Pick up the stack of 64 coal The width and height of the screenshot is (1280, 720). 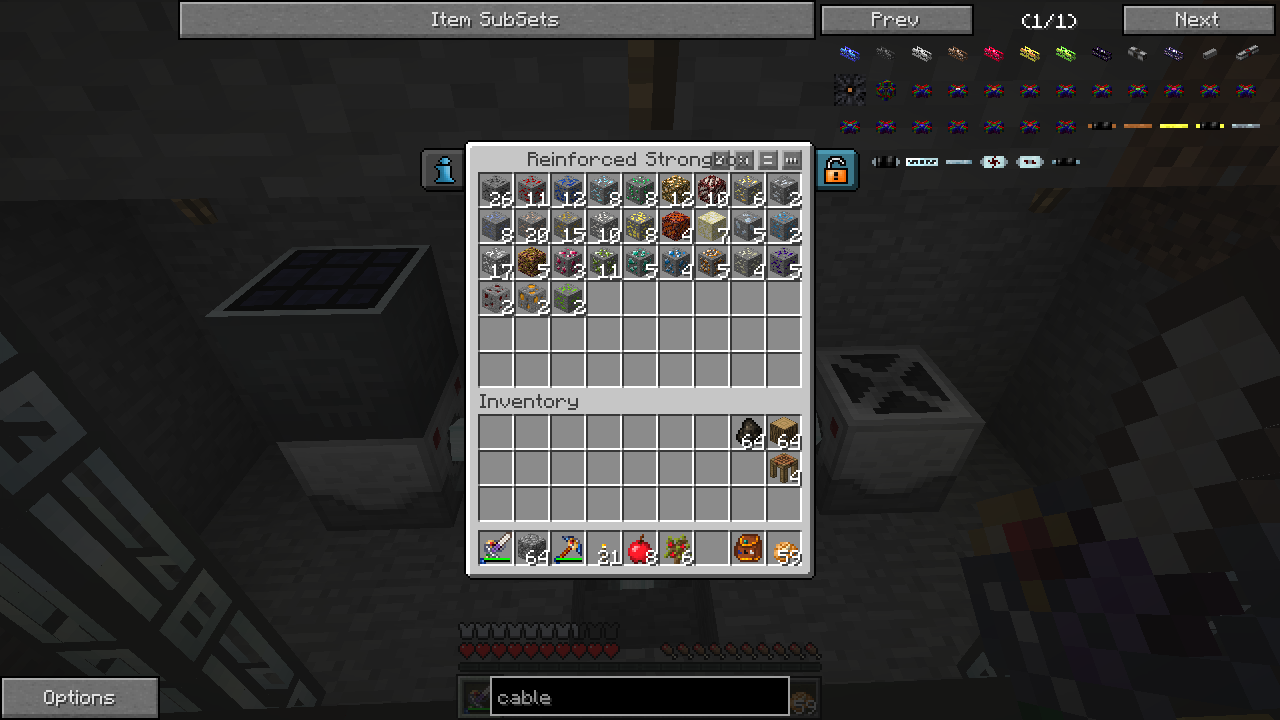748,432
